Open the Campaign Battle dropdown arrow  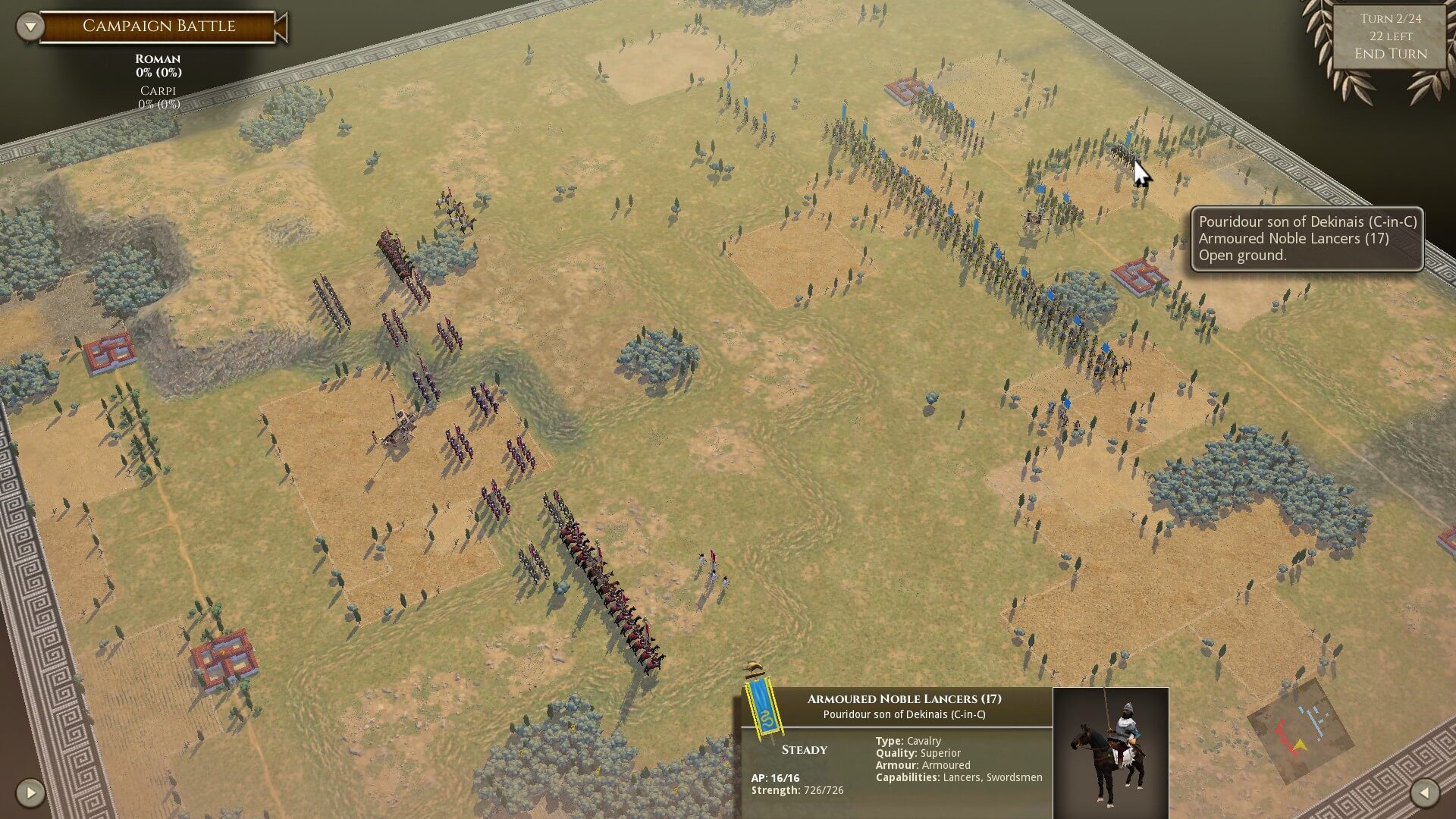30,27
